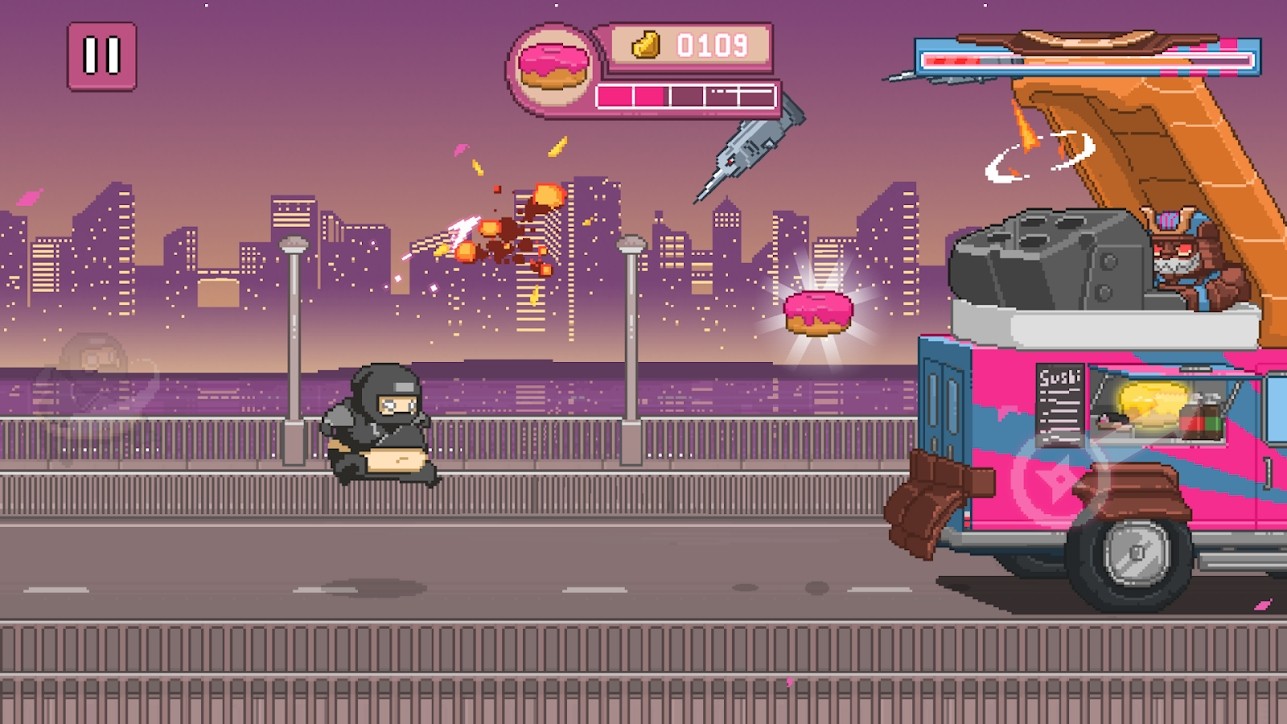
Task: Click the gold coin icon beside the counter
Action: point(646,44)
